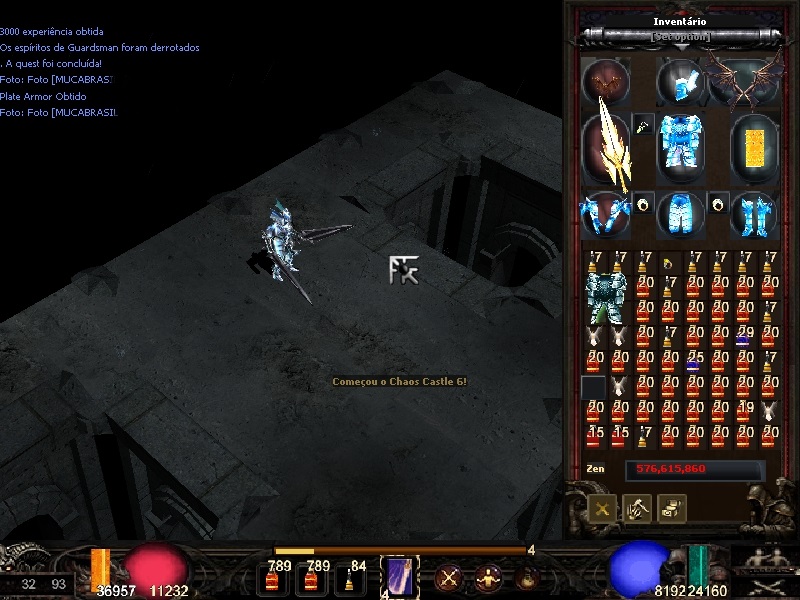Close the inventory with the X button
The width and height of the screenshot is (800, 600).
[x=602, y=508]
